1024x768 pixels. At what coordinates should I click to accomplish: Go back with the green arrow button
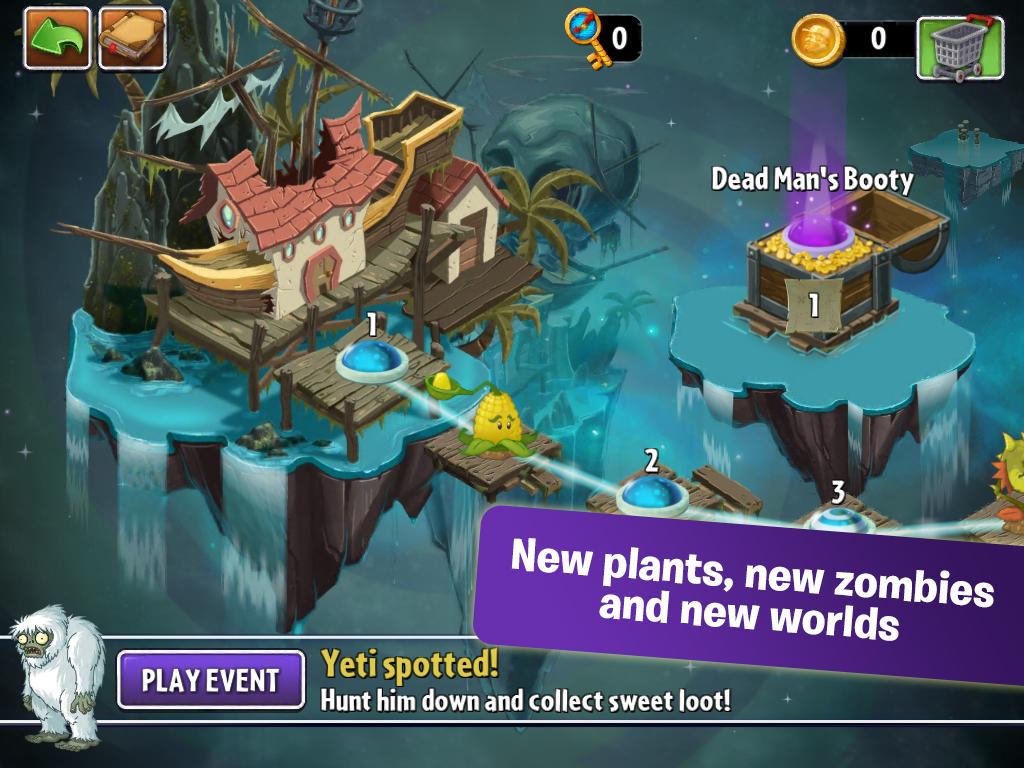pyautogui.click(x=57, y=38)
